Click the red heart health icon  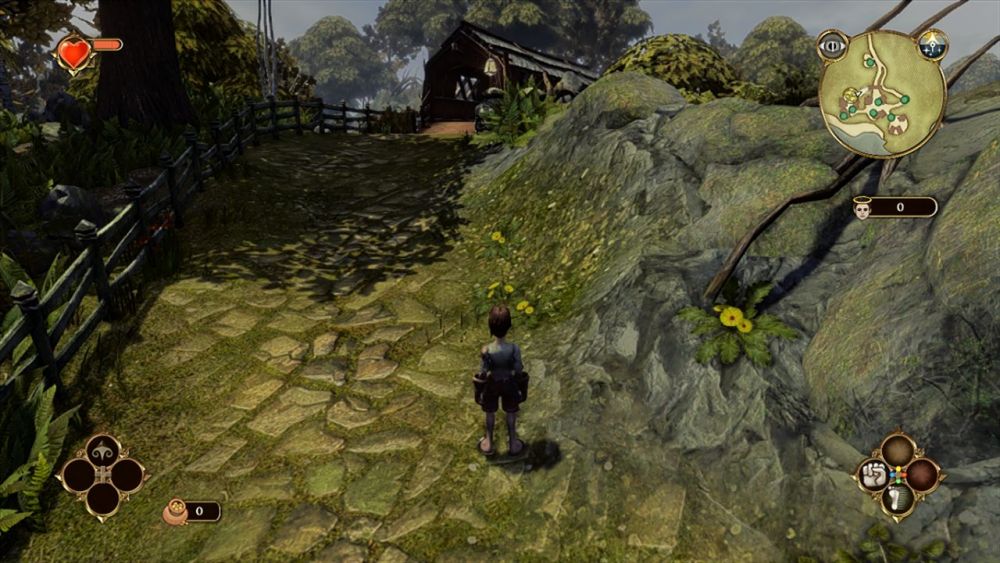[74, 52]
